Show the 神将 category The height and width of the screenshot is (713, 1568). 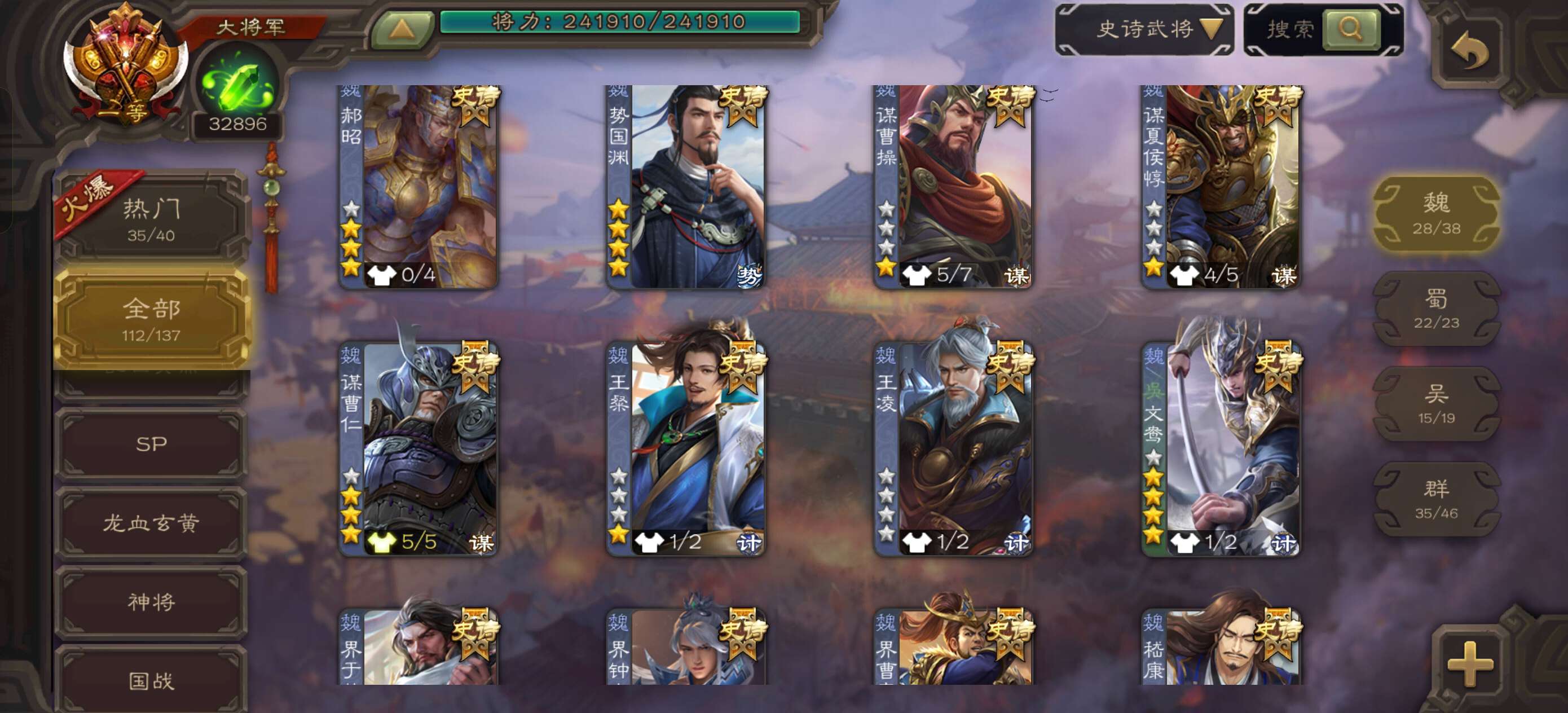coord(151,602)
